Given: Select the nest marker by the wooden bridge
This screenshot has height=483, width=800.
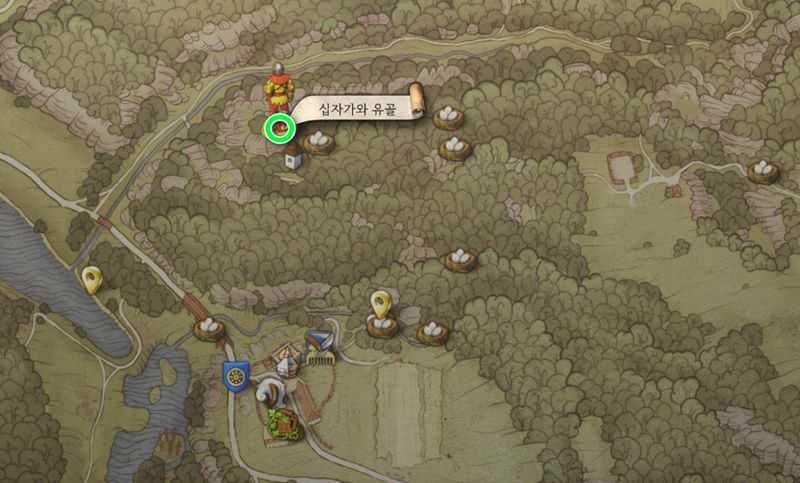Looking at the screenshot, I should [207, 328].
